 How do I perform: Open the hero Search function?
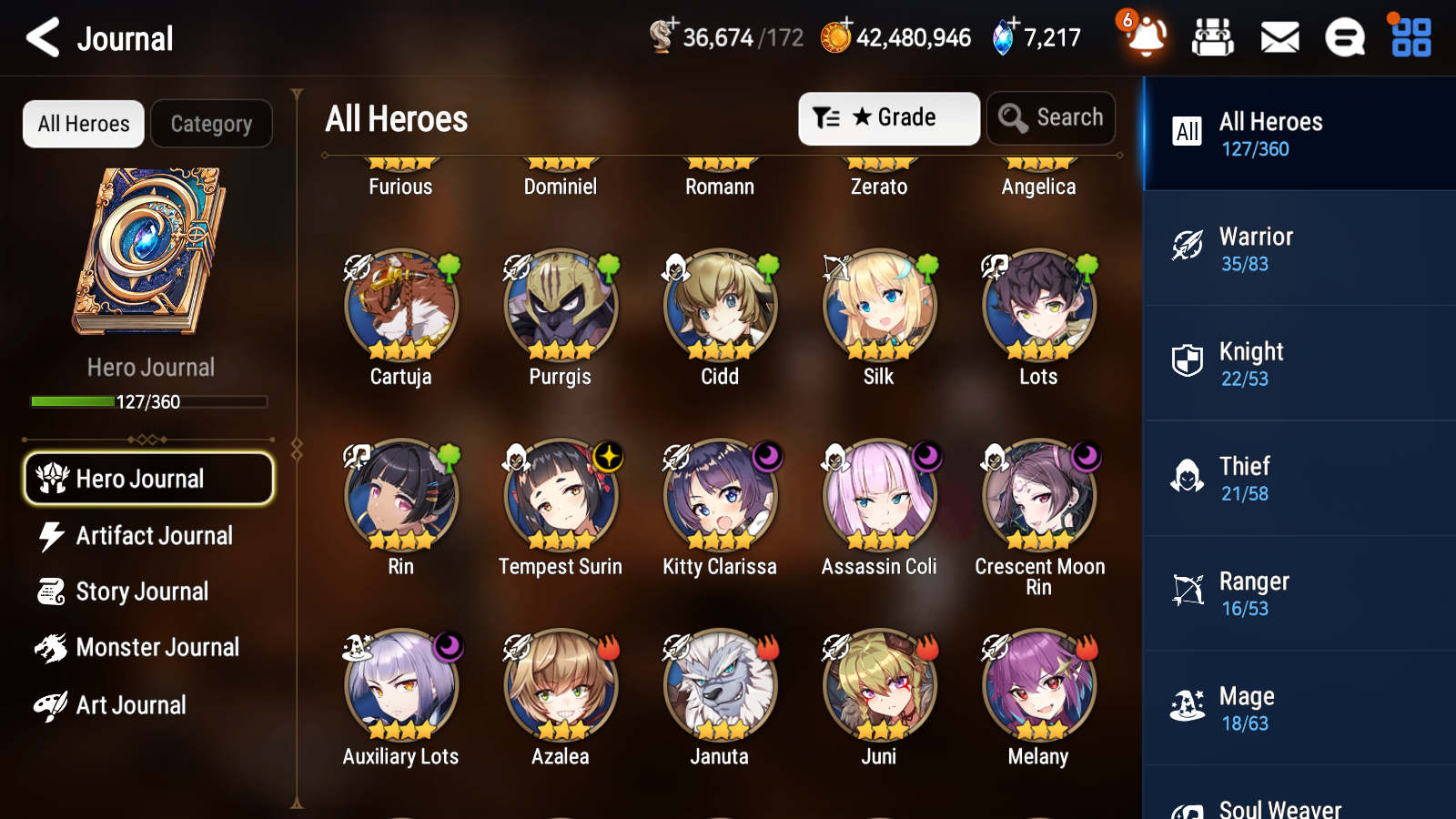[x=1051, y=117]
